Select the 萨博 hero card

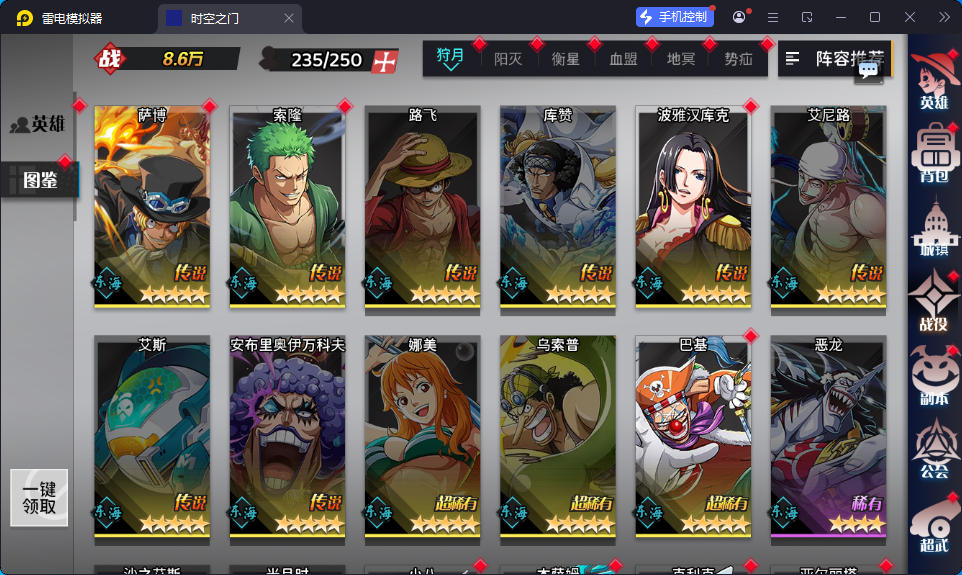point(152,205)
